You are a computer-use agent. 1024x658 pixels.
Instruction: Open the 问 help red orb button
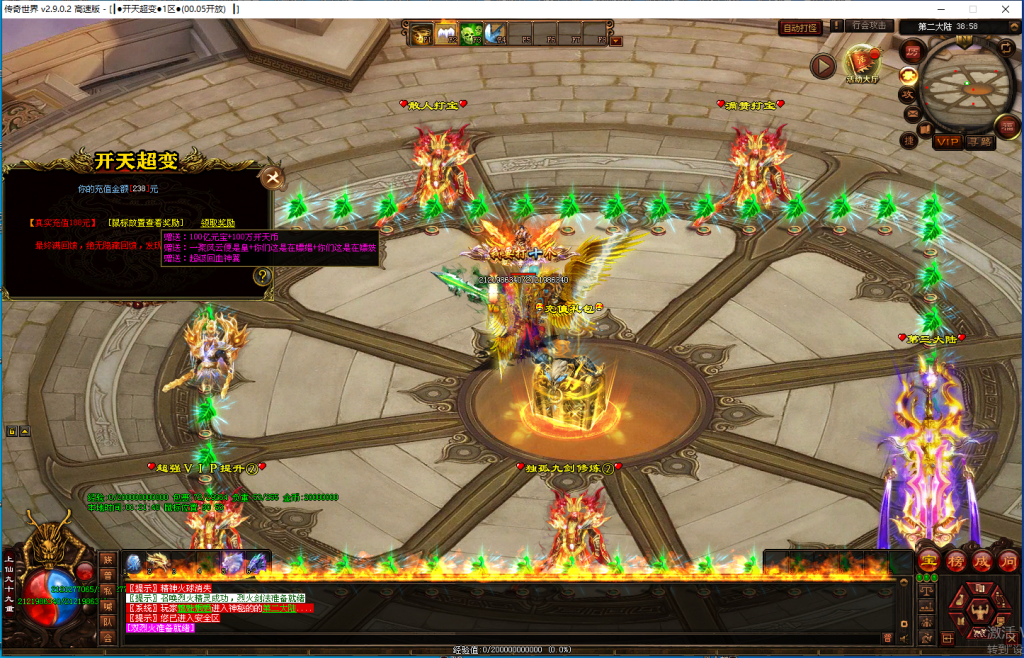(1007, 561)
